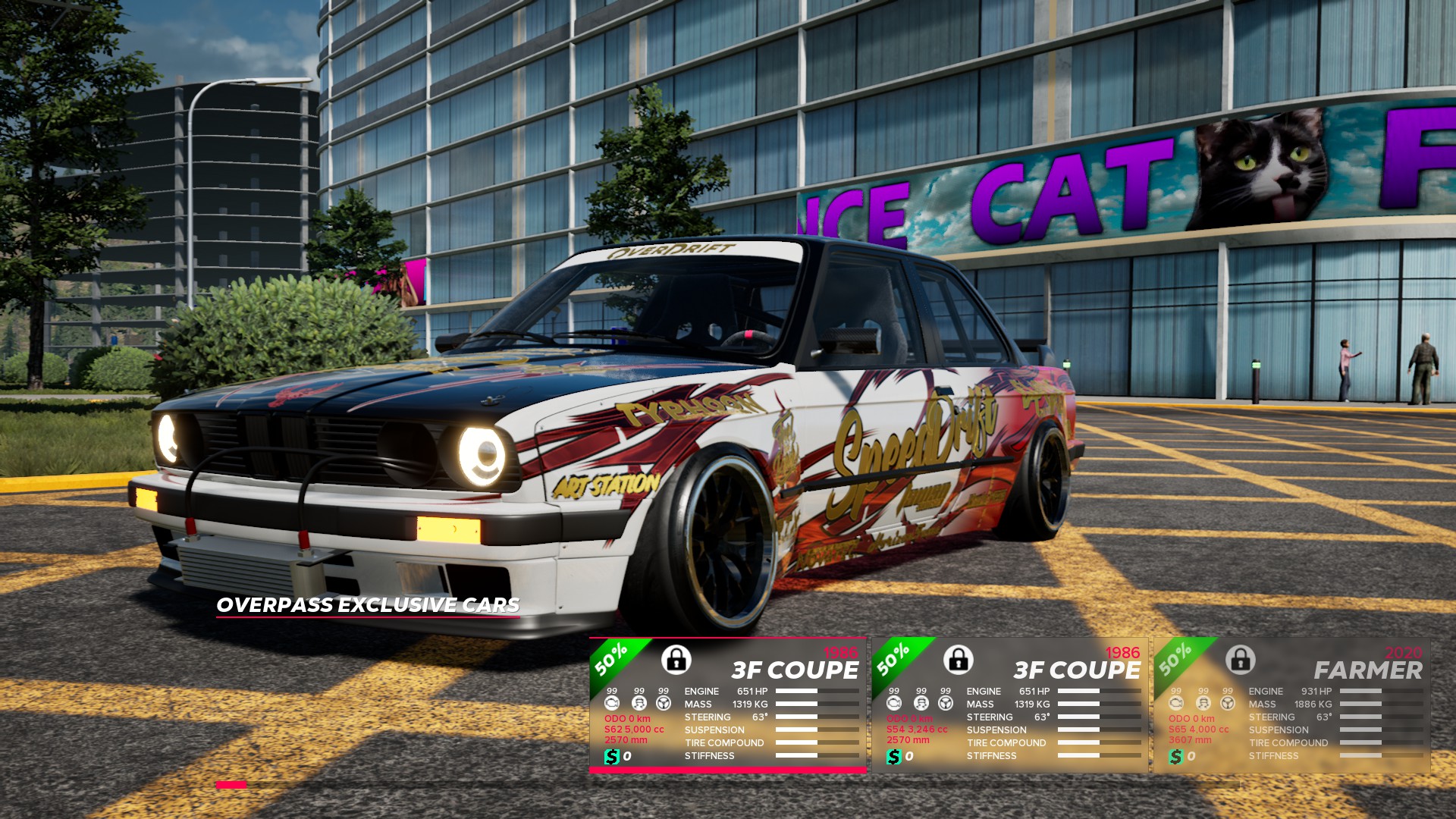The width and height of the screenshot is (1456, 819).
Task: Click the engine icon on the Farmer card
Action: click(x=1175, y=703)
